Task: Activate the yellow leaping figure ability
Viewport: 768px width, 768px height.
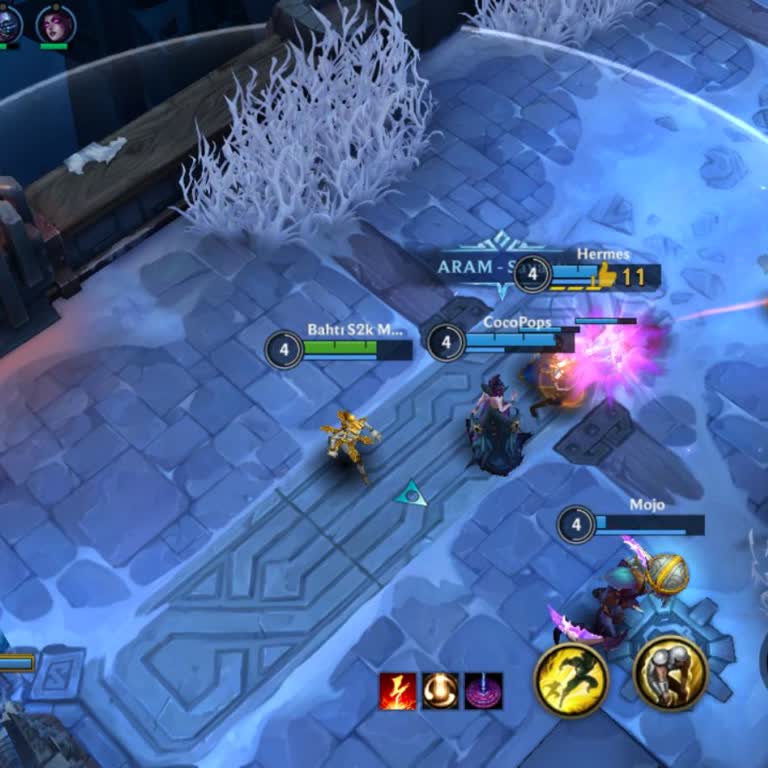Action: 571,680
